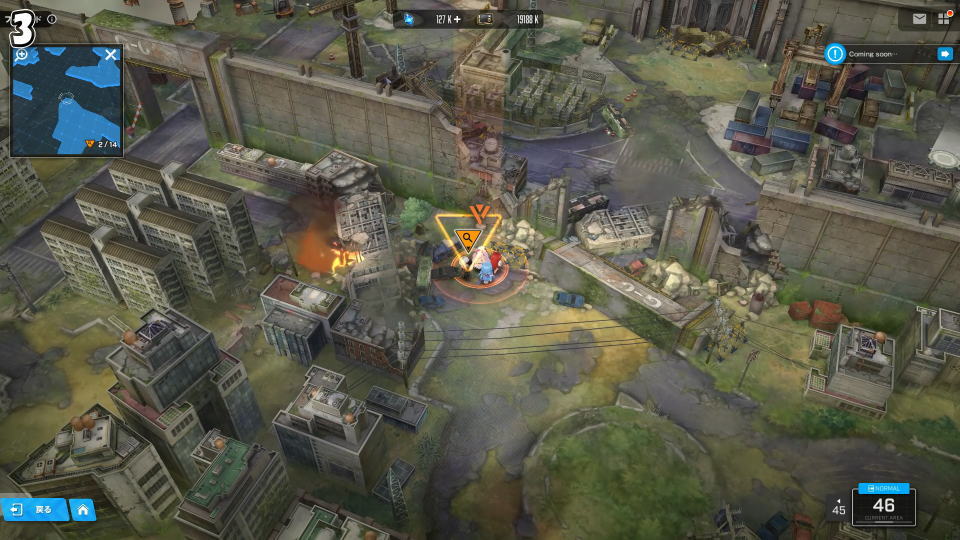Switch to previous area 45

point(838,507)
